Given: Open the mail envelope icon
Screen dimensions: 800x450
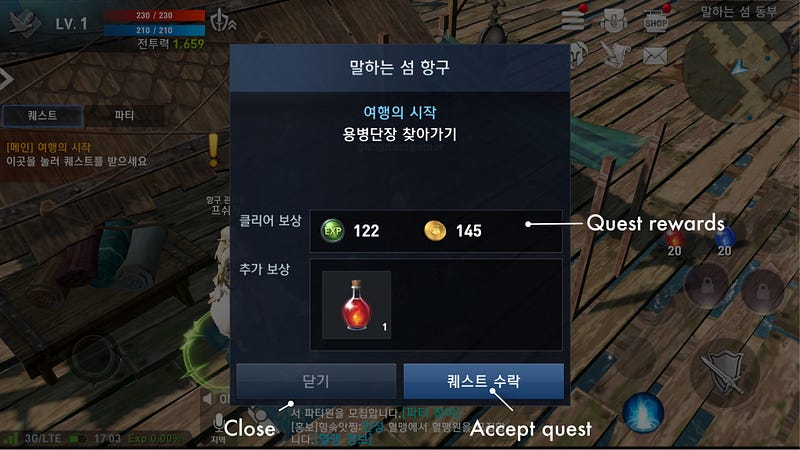Looking at the screenshot, I should click(655, 56).
